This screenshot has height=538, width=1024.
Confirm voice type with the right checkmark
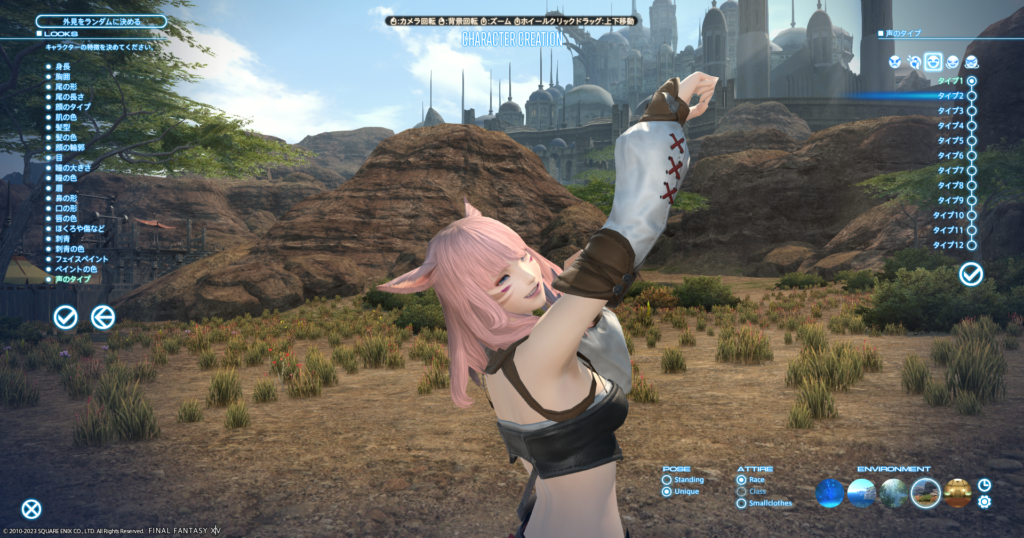970,274
